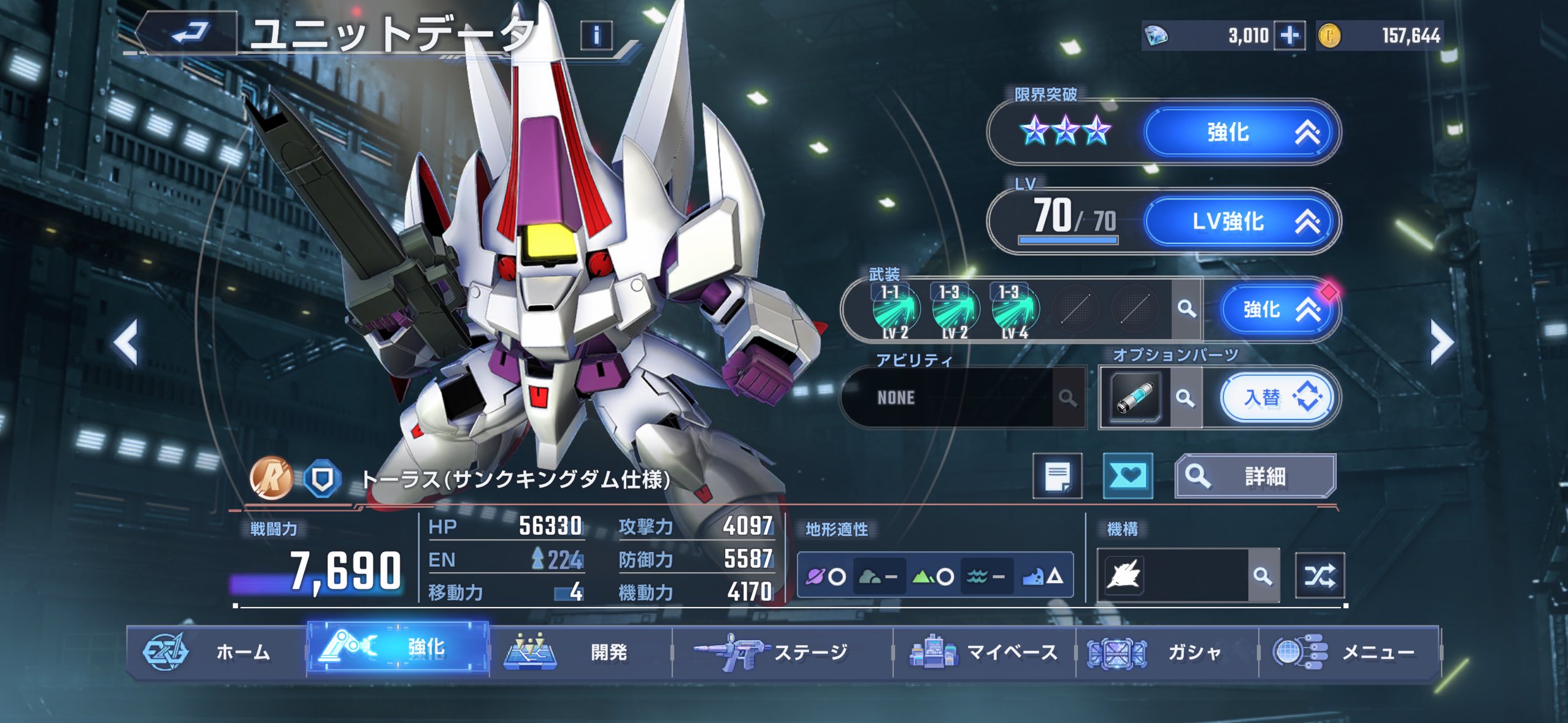Switch to the next unit arrow

(x=1441, y=343)
